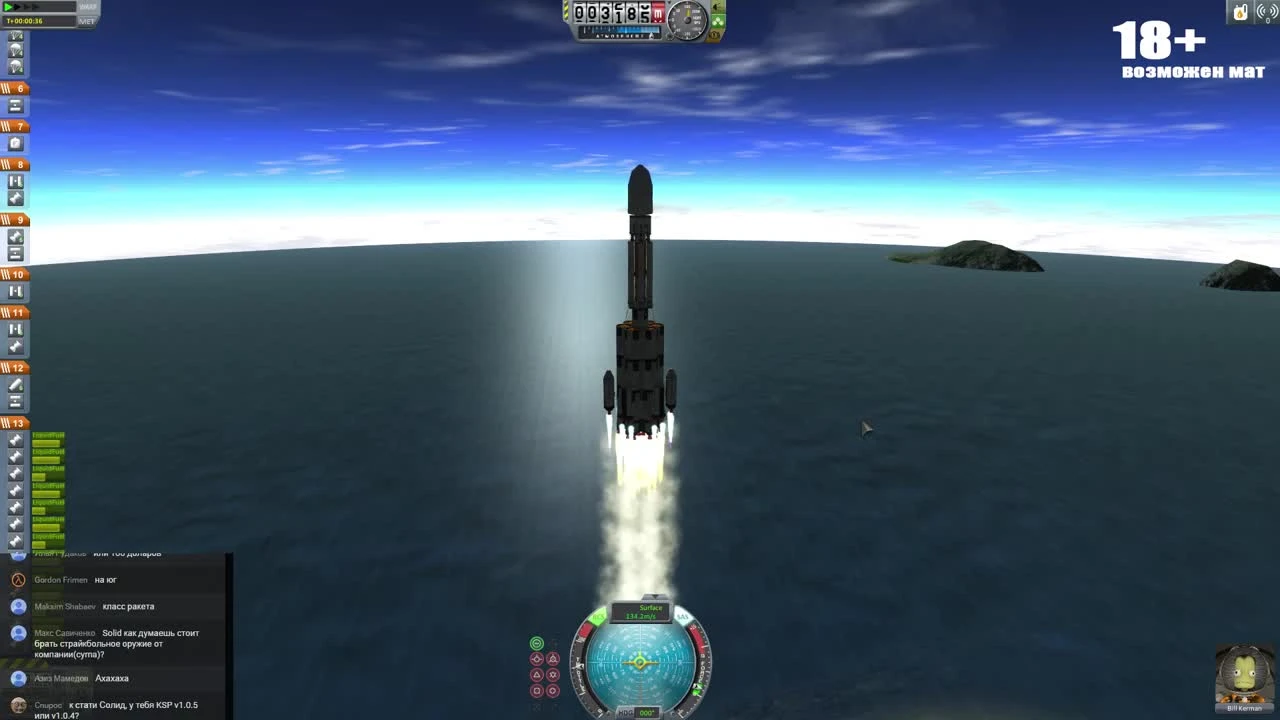Select the radial-in SAS mode icon
This screenshot has width=1280, height=720.
tap(536, 690)
